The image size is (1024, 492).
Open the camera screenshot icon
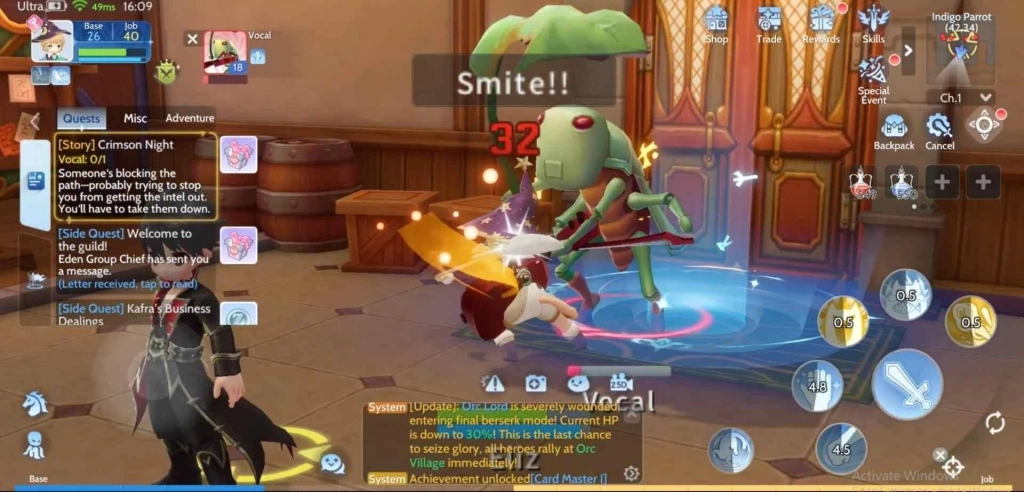tap(535, 383)
